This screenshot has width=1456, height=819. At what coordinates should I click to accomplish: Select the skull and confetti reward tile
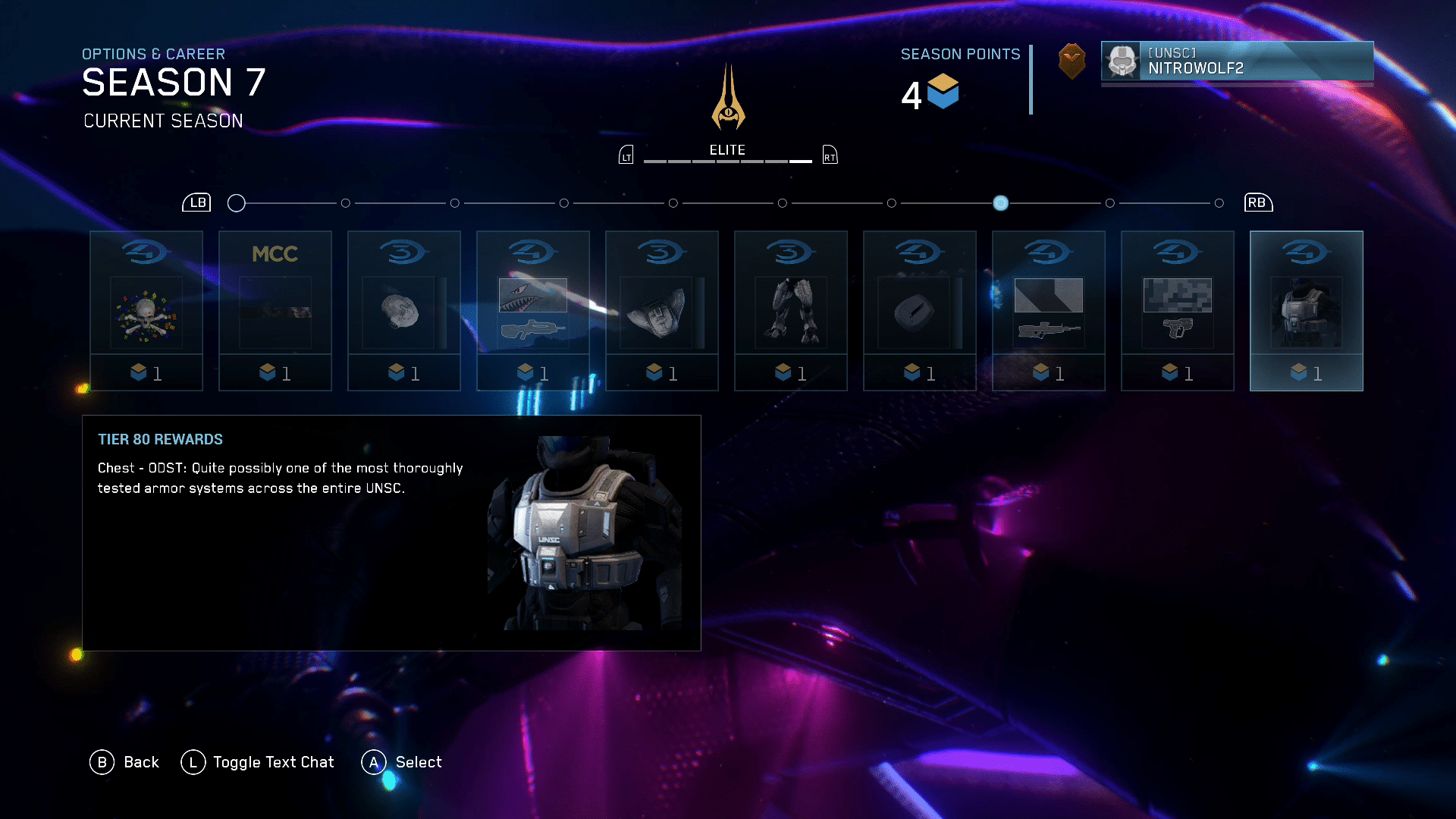146,311
